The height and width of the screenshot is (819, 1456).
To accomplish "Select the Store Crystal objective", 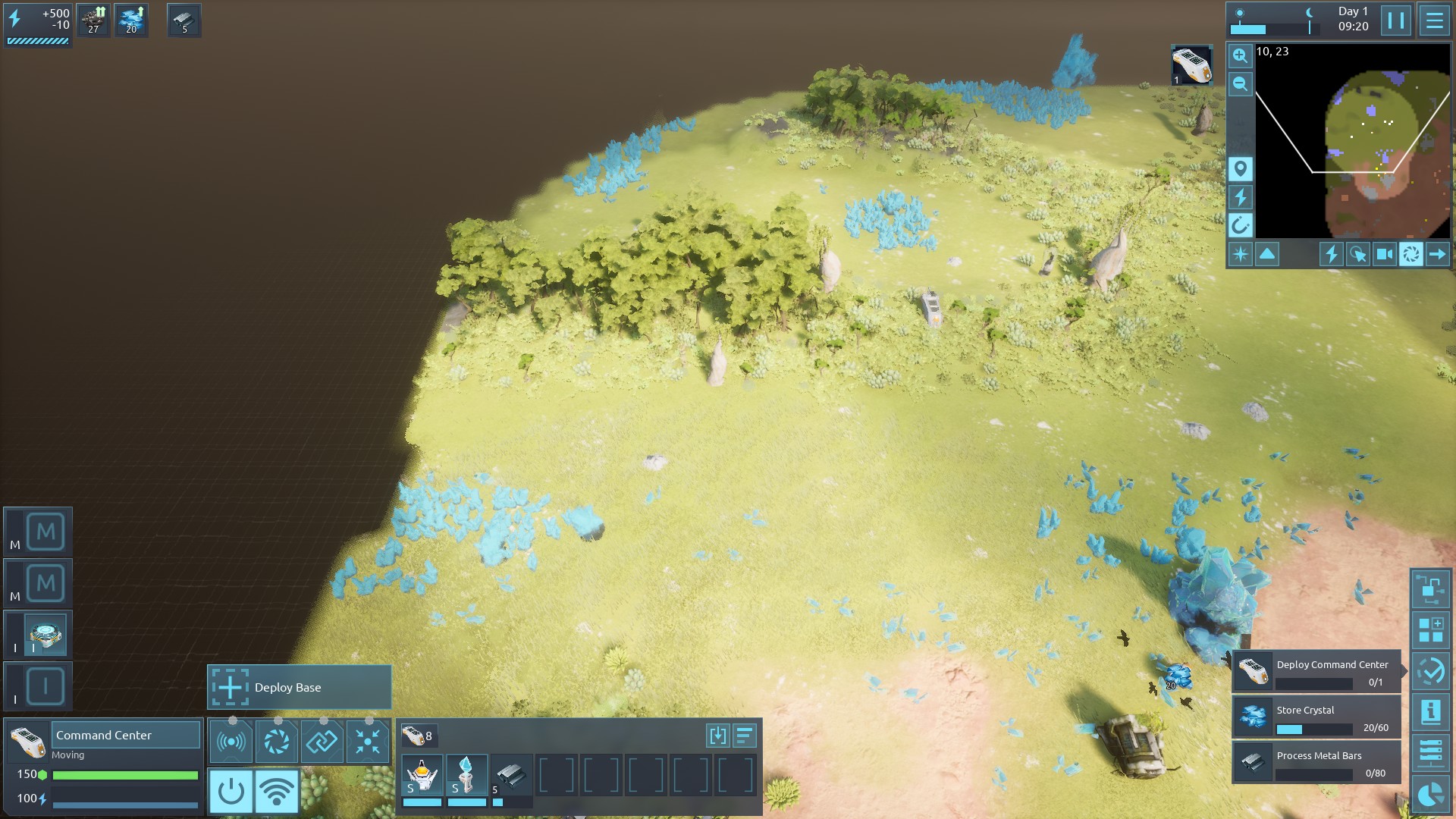I will click(1316, 717).
